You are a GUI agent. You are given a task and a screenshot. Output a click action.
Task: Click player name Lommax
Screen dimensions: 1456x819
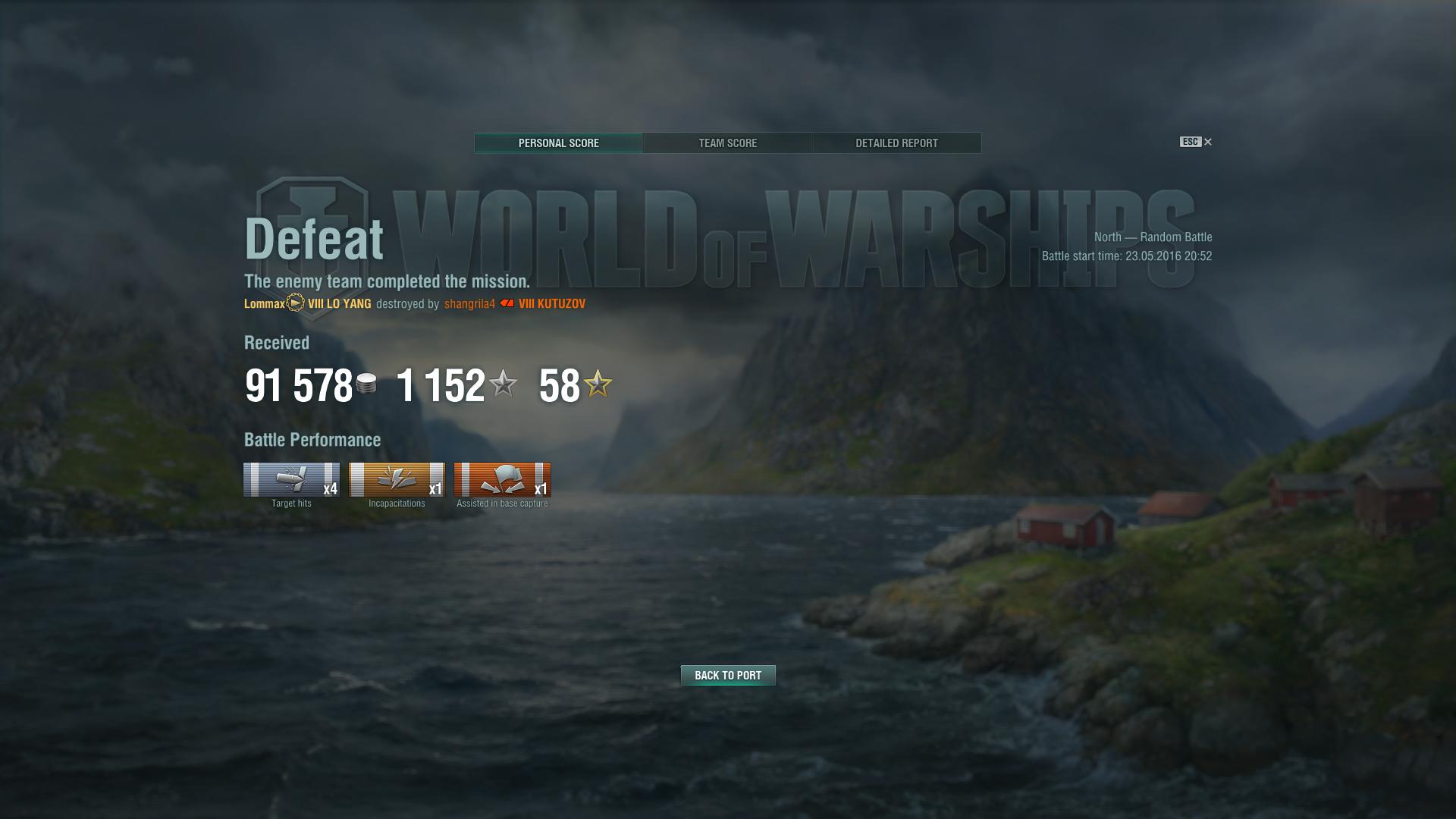click(264, 304)
